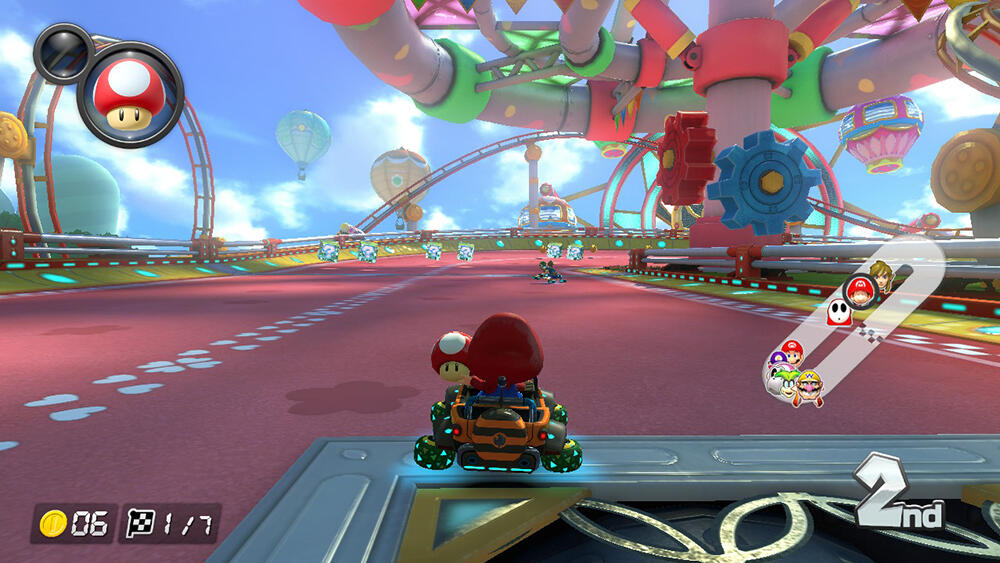Click the circled Baby Mario minimap marker
Screen dimensions: 1000x563
[x=859, y=292]
